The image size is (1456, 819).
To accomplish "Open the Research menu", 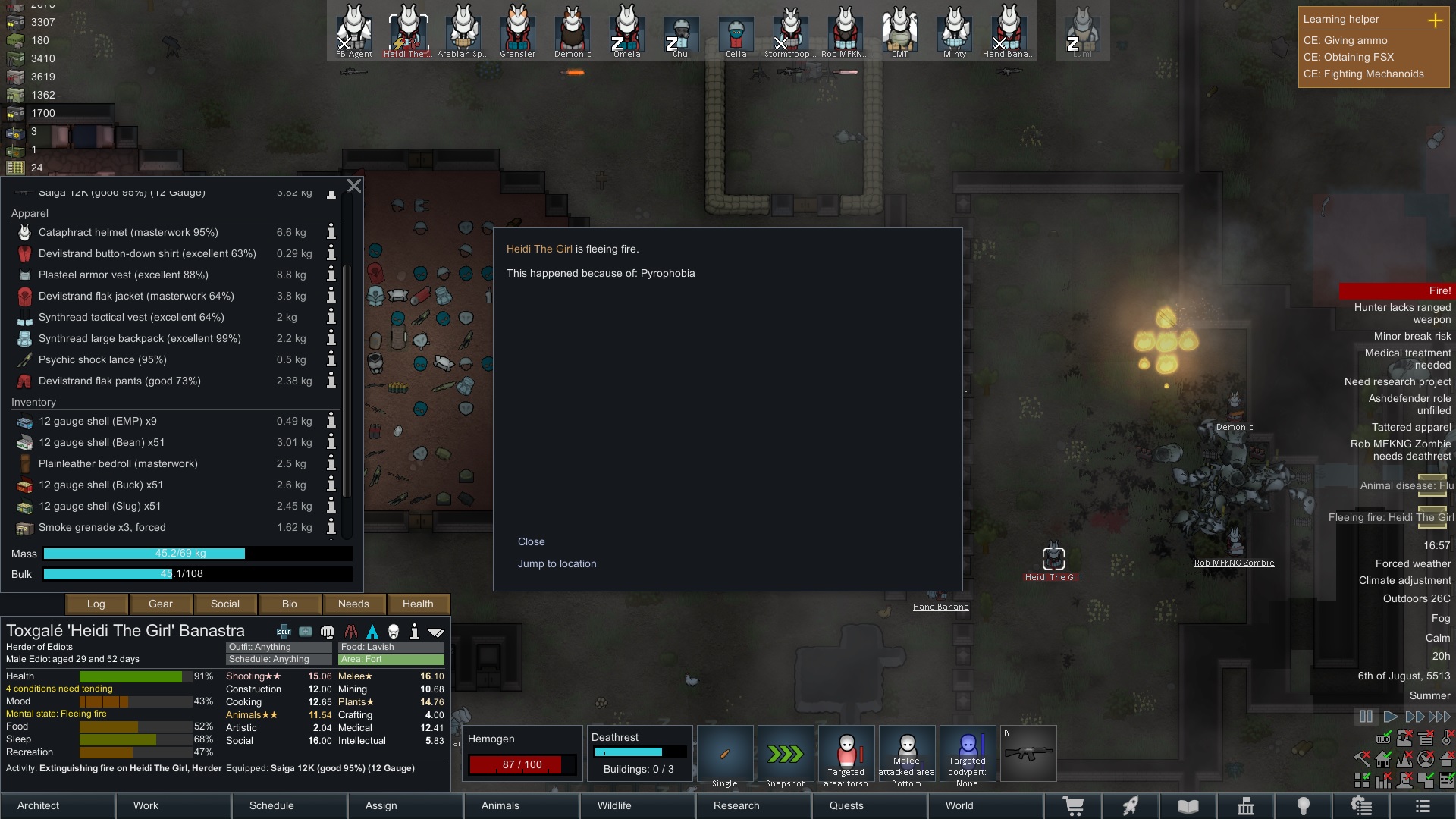I will tap(736, 805).
